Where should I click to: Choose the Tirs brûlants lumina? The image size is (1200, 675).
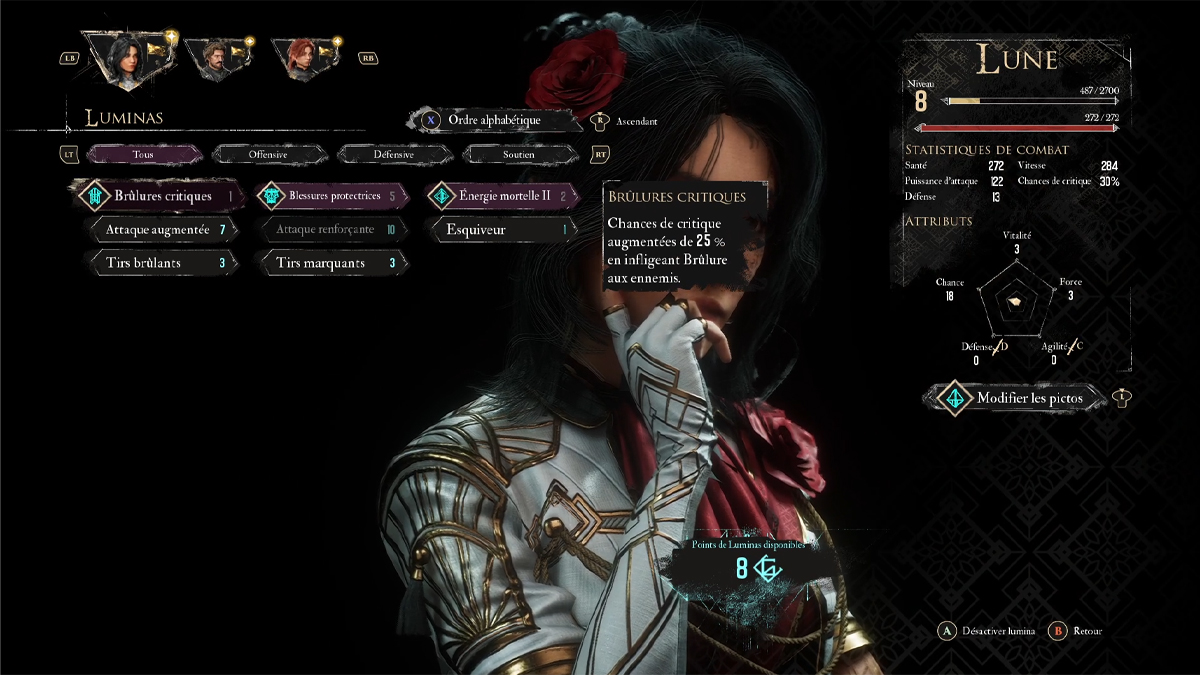(x=163, y=263)
